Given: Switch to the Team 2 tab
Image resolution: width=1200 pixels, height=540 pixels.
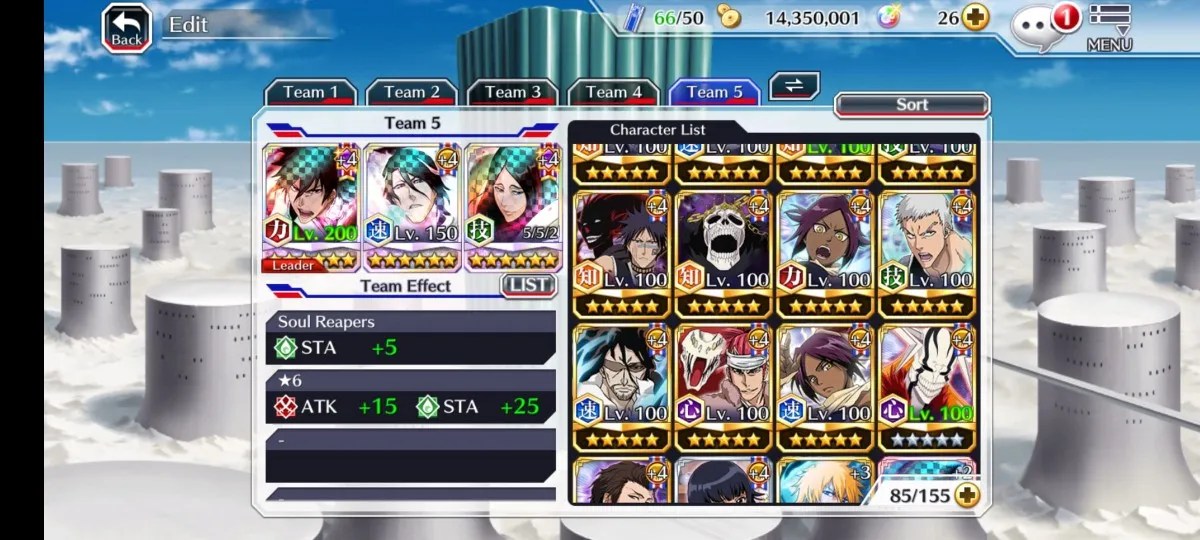Looking at the screenshot, I should click(412, 92).
